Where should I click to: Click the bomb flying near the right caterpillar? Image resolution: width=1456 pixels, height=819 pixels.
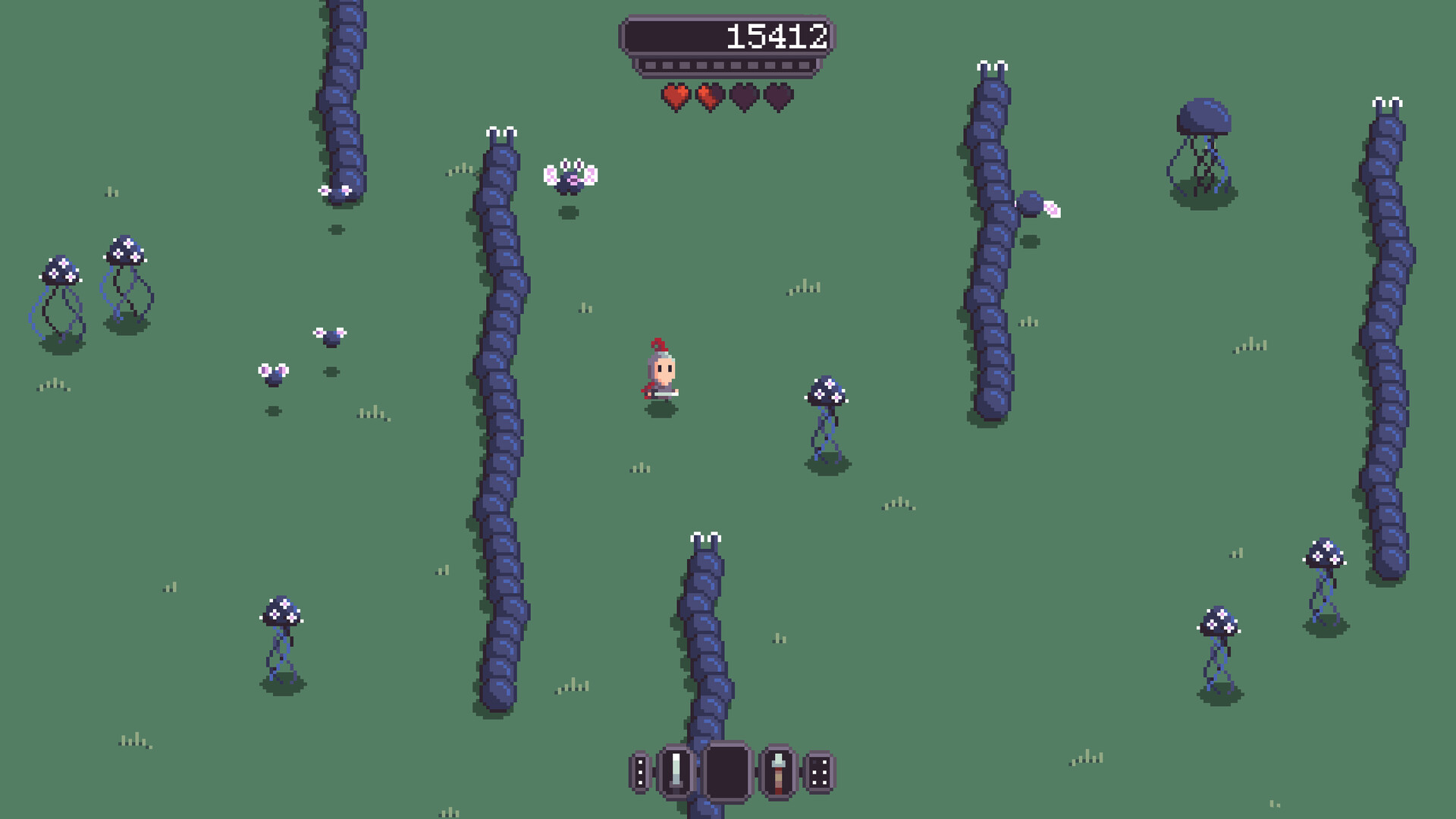(1031, 203)
